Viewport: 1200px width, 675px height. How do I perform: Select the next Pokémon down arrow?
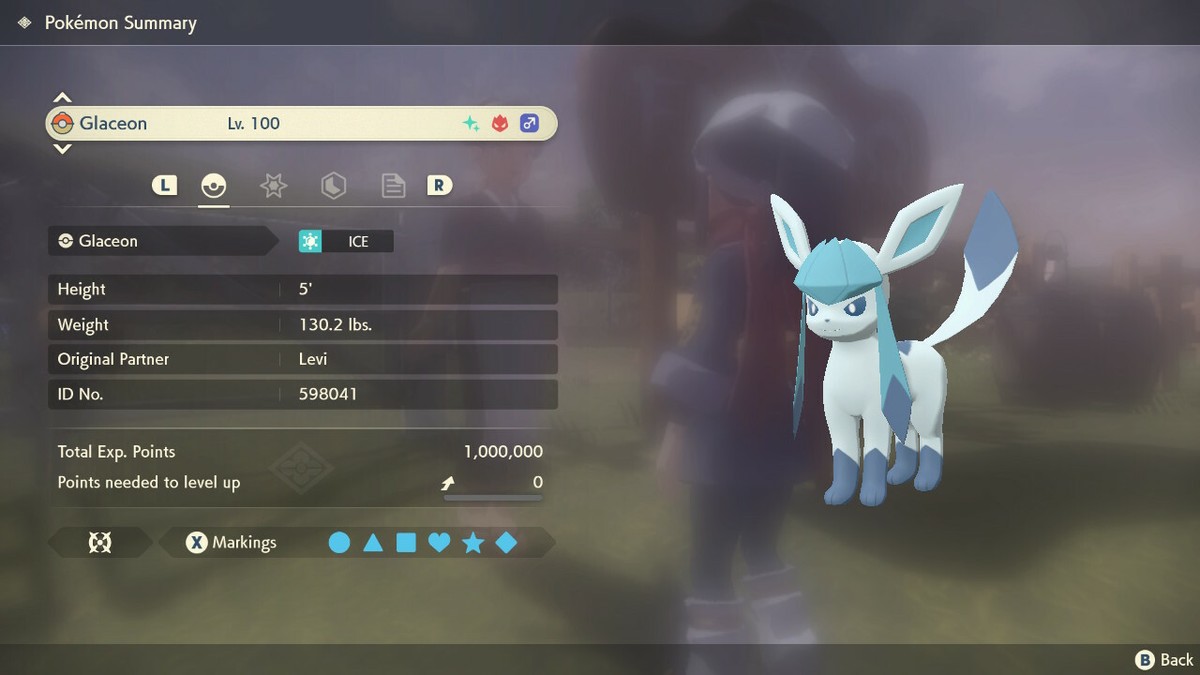62,149
